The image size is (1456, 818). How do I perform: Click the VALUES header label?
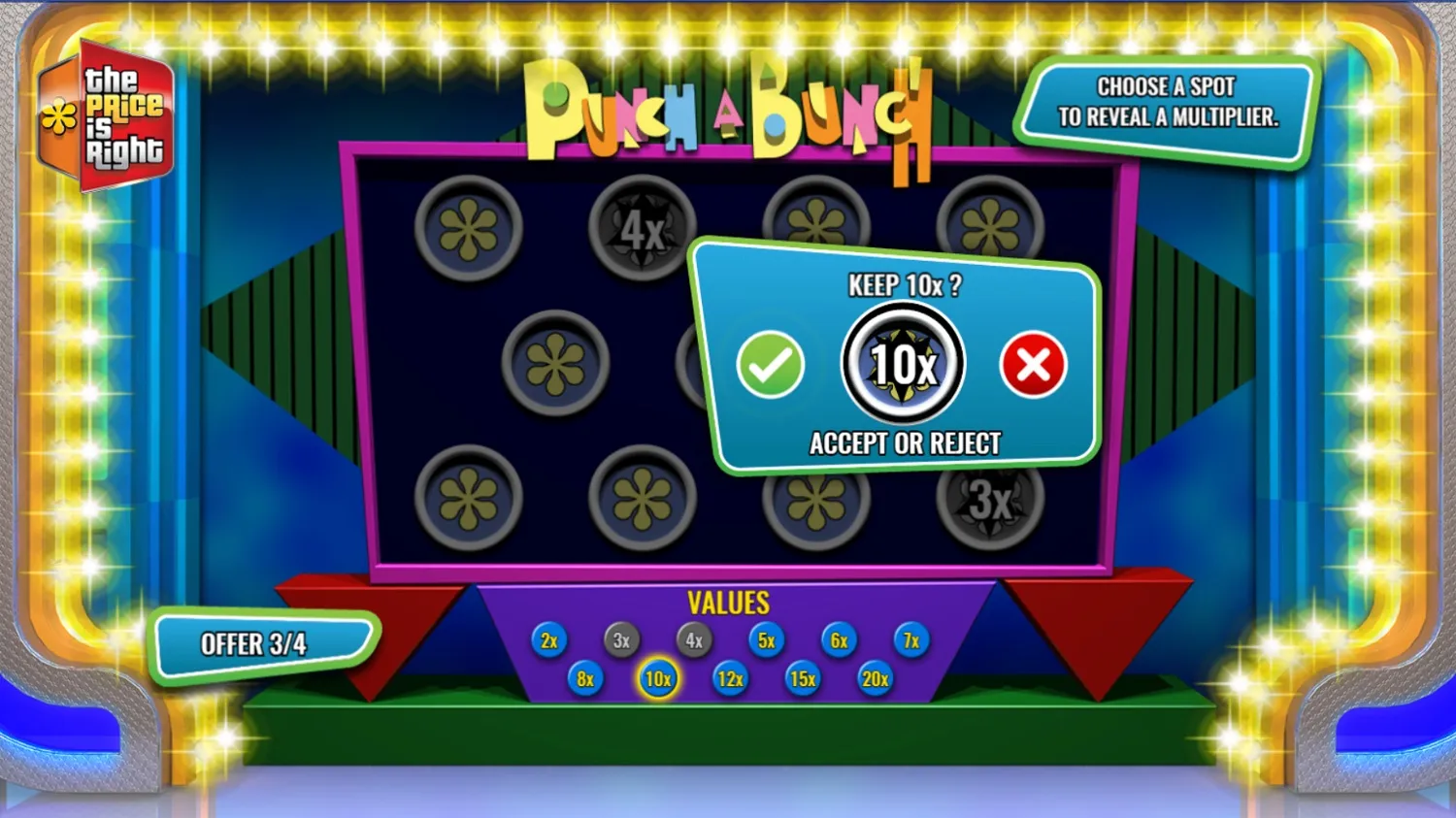pyautogui.click(x=729, y=603)
